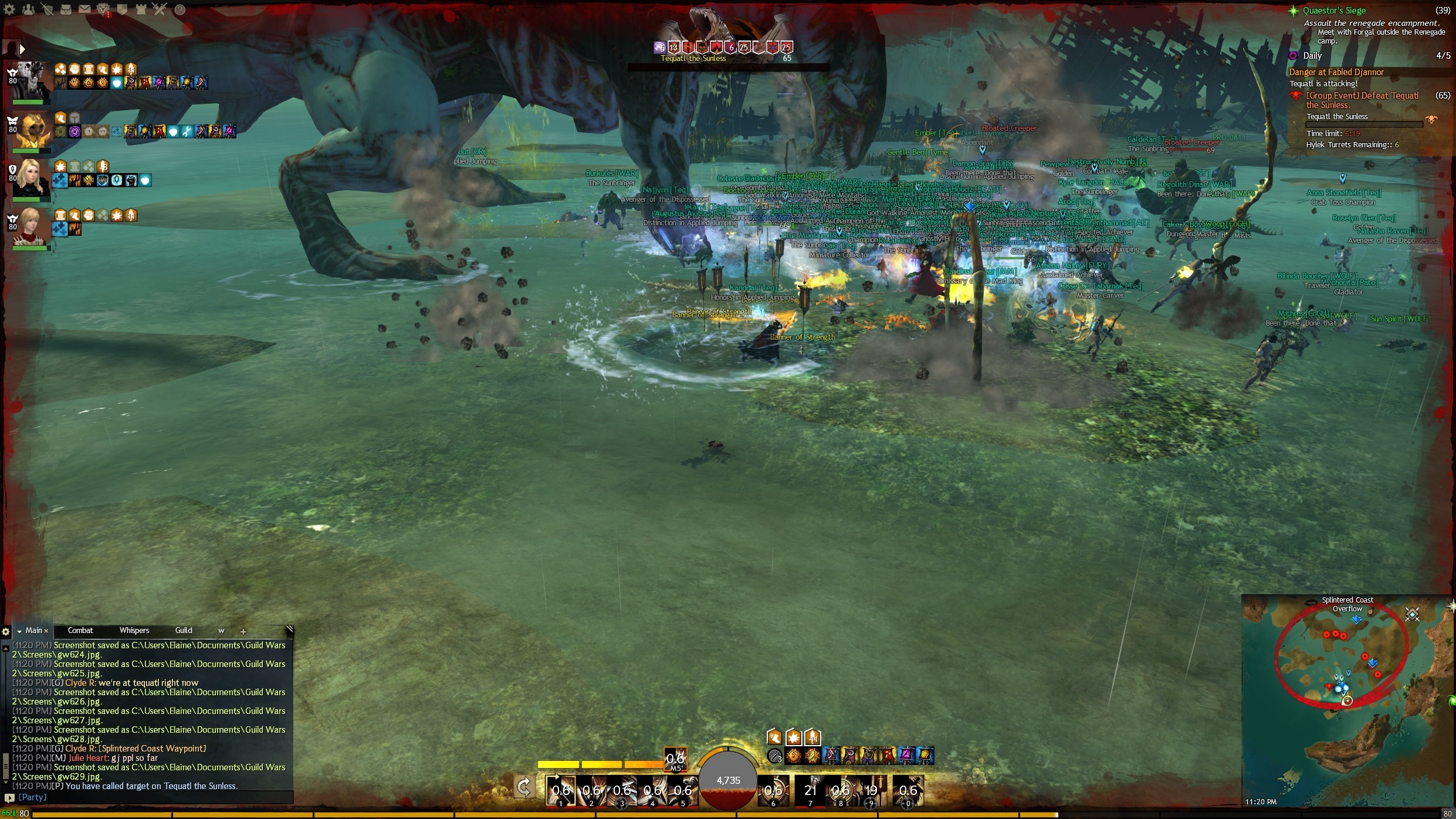Select the Defeat Tequatl group event tracker

(1362, 100)
